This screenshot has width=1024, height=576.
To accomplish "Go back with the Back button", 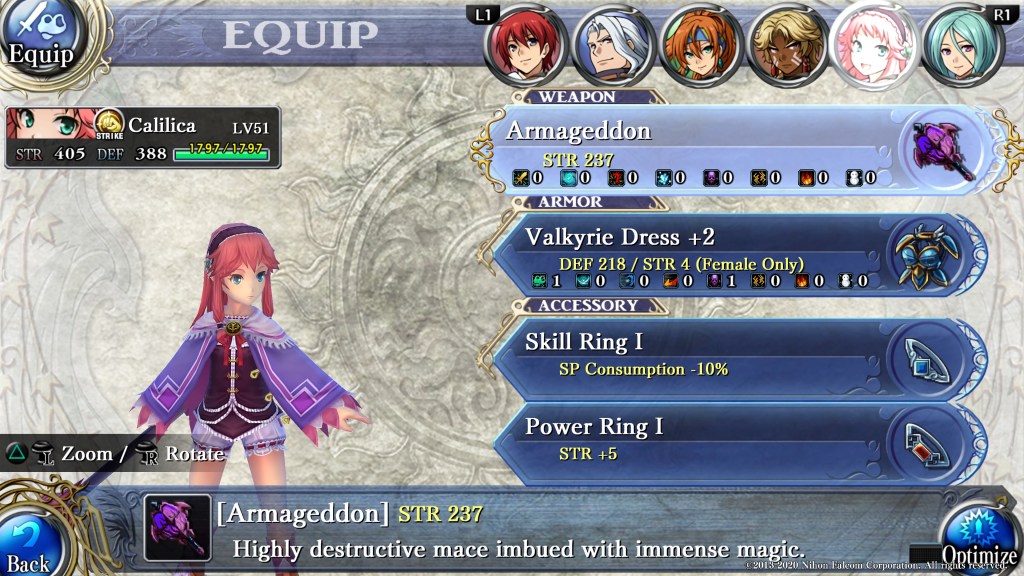I will click(30, 543).
